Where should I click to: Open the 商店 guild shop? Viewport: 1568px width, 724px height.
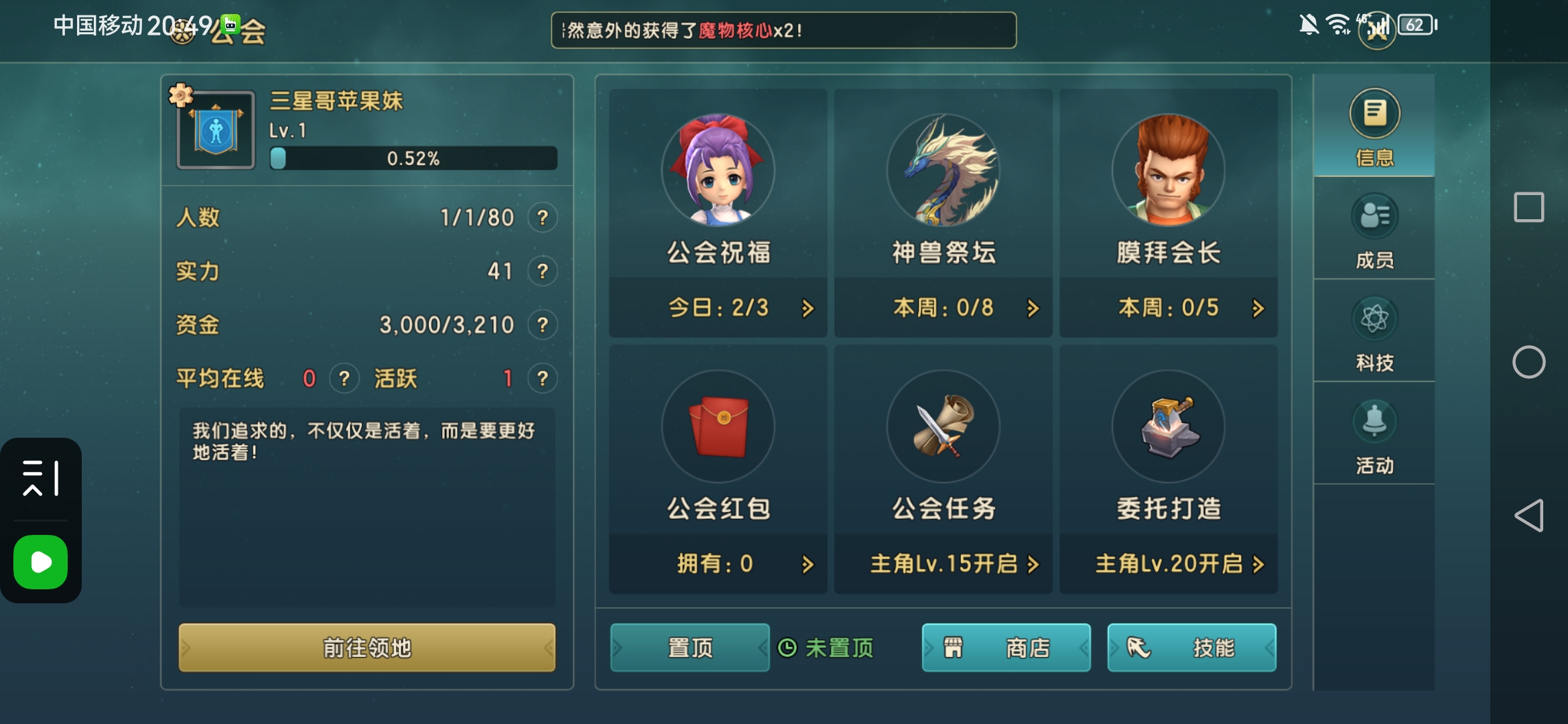pos(1006,648)
